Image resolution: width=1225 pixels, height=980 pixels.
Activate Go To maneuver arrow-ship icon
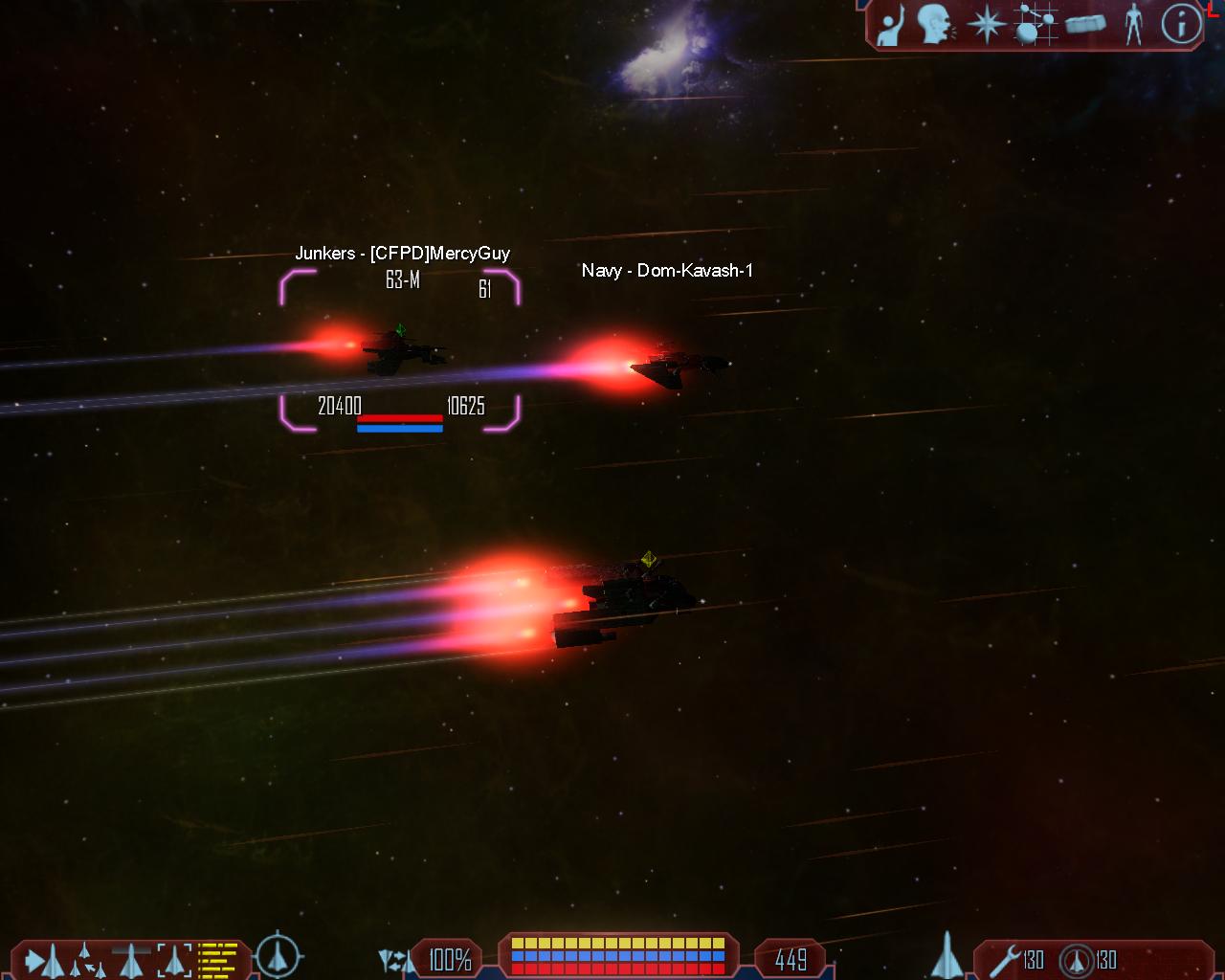pos(44,960)
